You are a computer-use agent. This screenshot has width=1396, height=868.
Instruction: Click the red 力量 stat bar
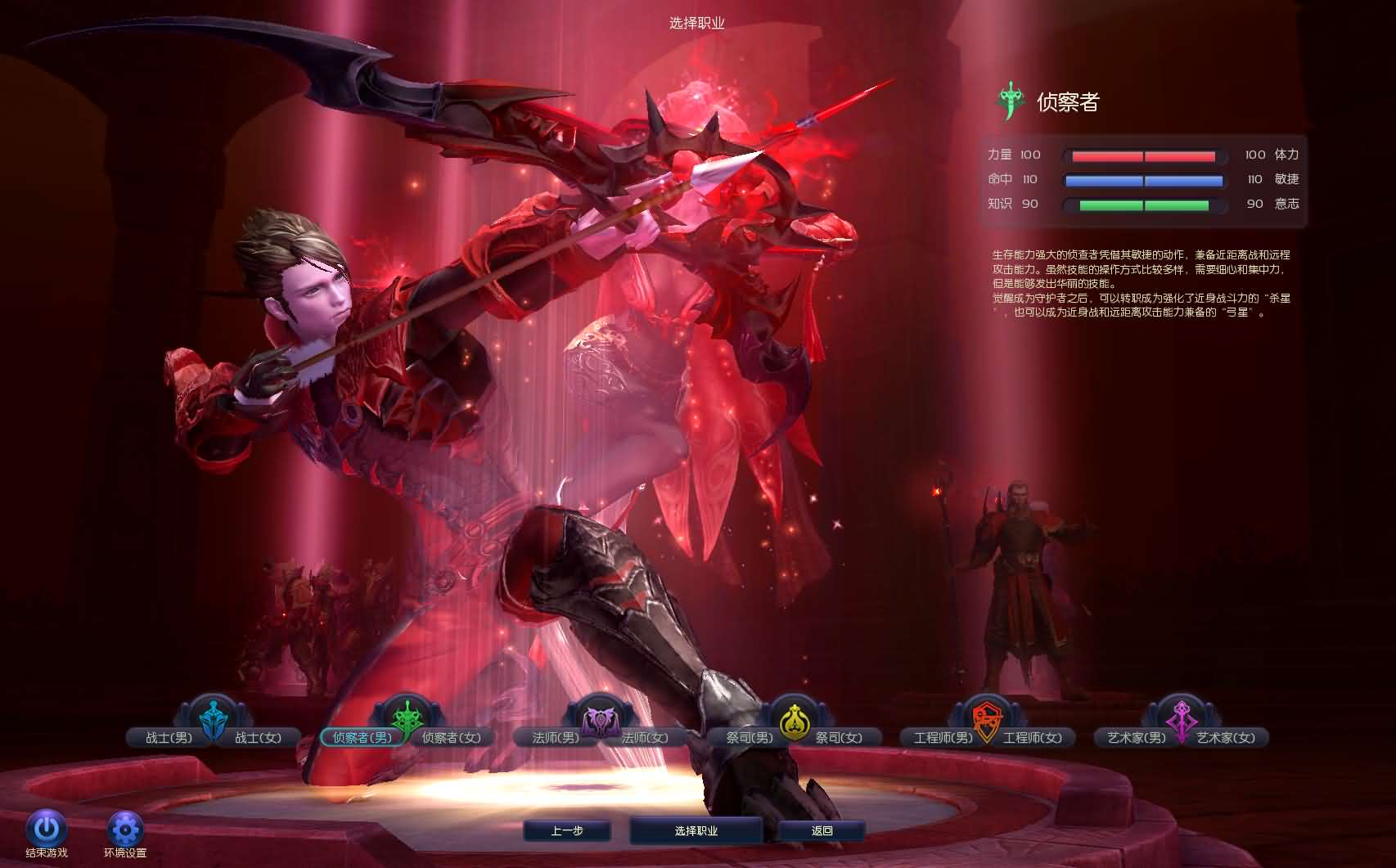click(1142, 155)
